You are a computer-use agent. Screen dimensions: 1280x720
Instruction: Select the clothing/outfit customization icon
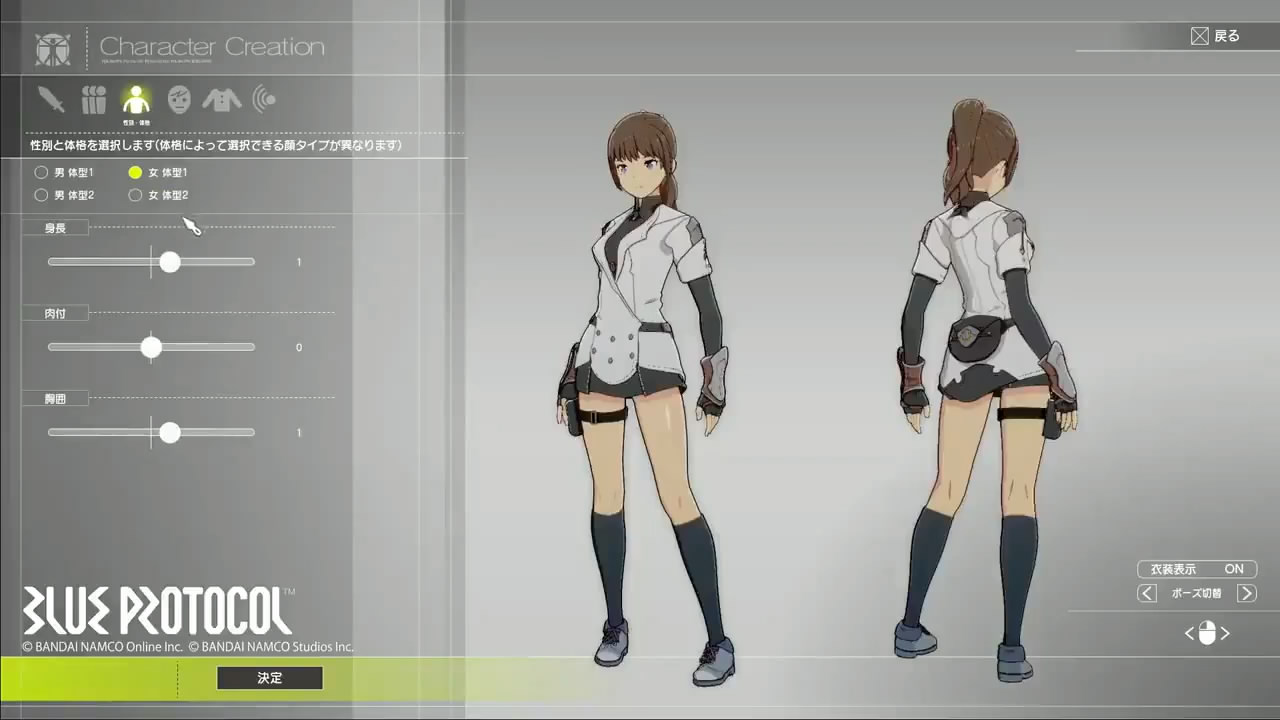[x=221, y=98]
